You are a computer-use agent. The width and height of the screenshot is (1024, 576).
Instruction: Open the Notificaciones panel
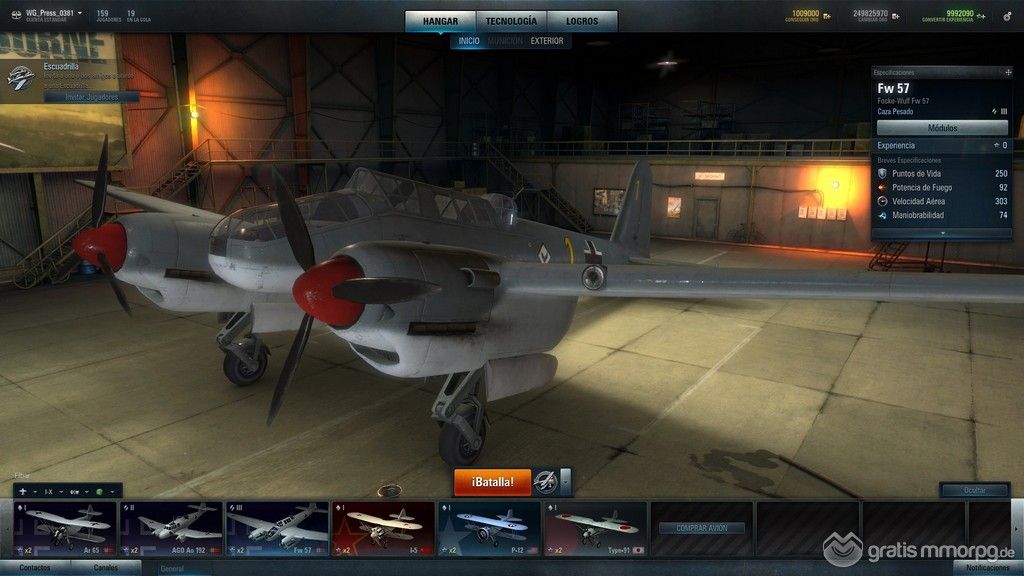(981, 568)
